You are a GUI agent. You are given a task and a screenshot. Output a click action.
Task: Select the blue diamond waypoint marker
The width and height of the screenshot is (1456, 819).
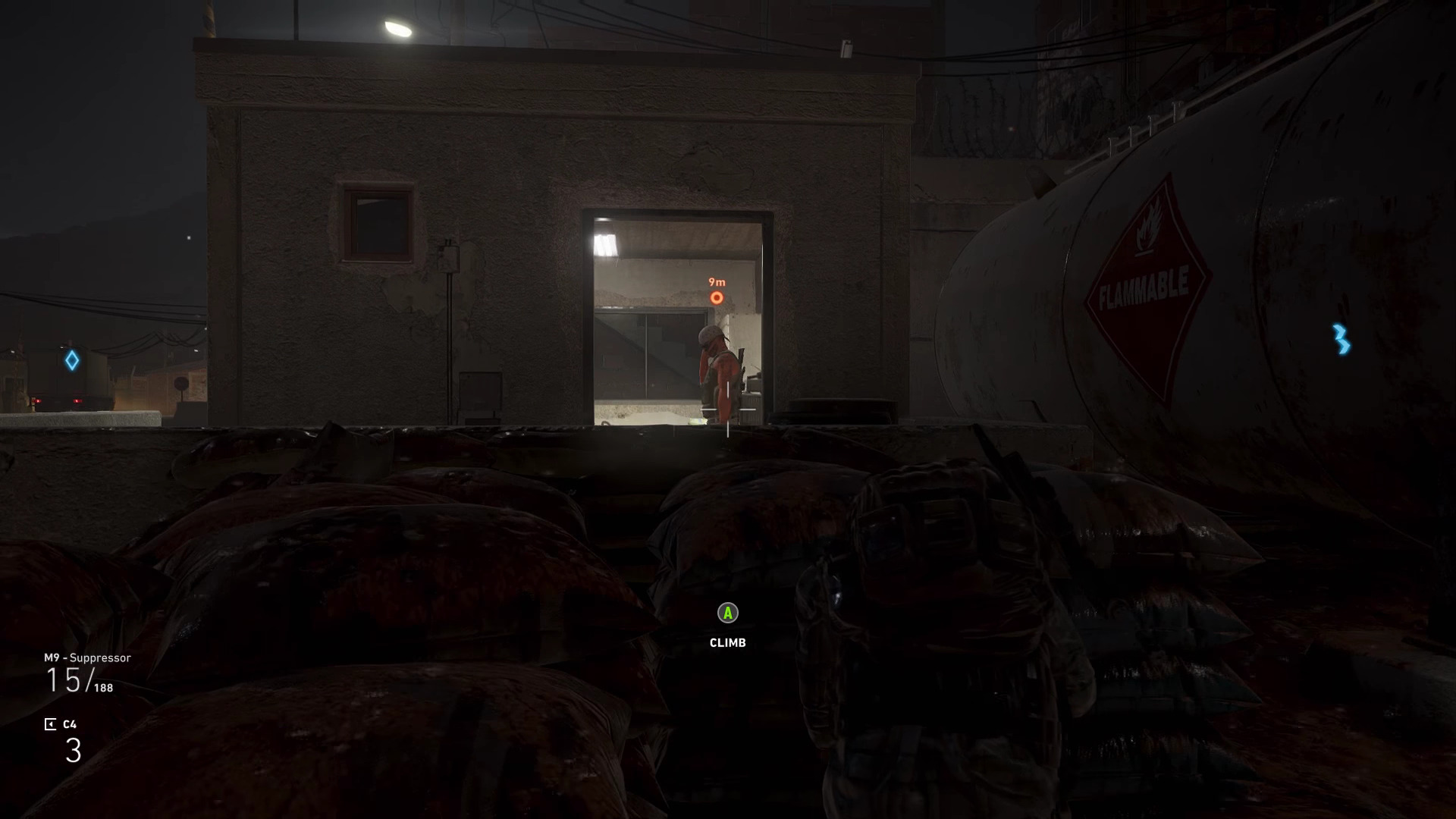tap(72, 360)
